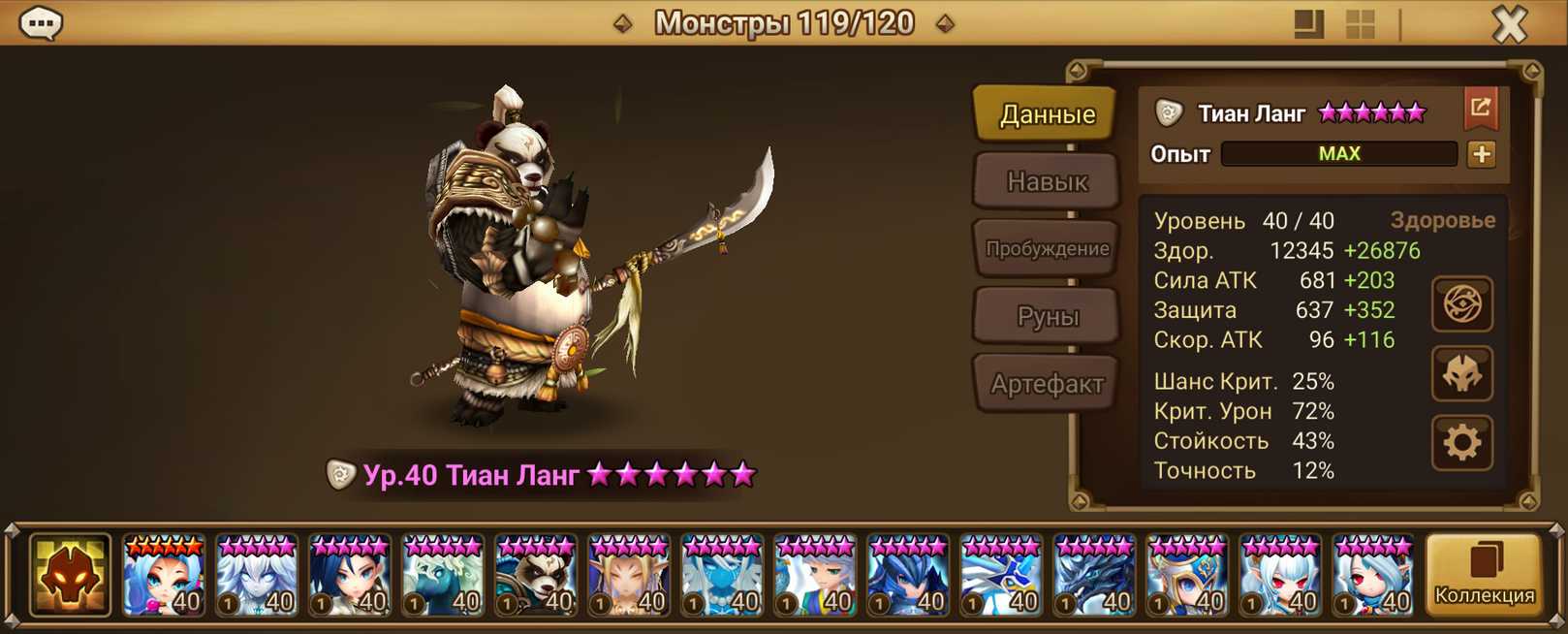
Task: Click the glowing demon mask filter icon
Action: tap(70, 576)
